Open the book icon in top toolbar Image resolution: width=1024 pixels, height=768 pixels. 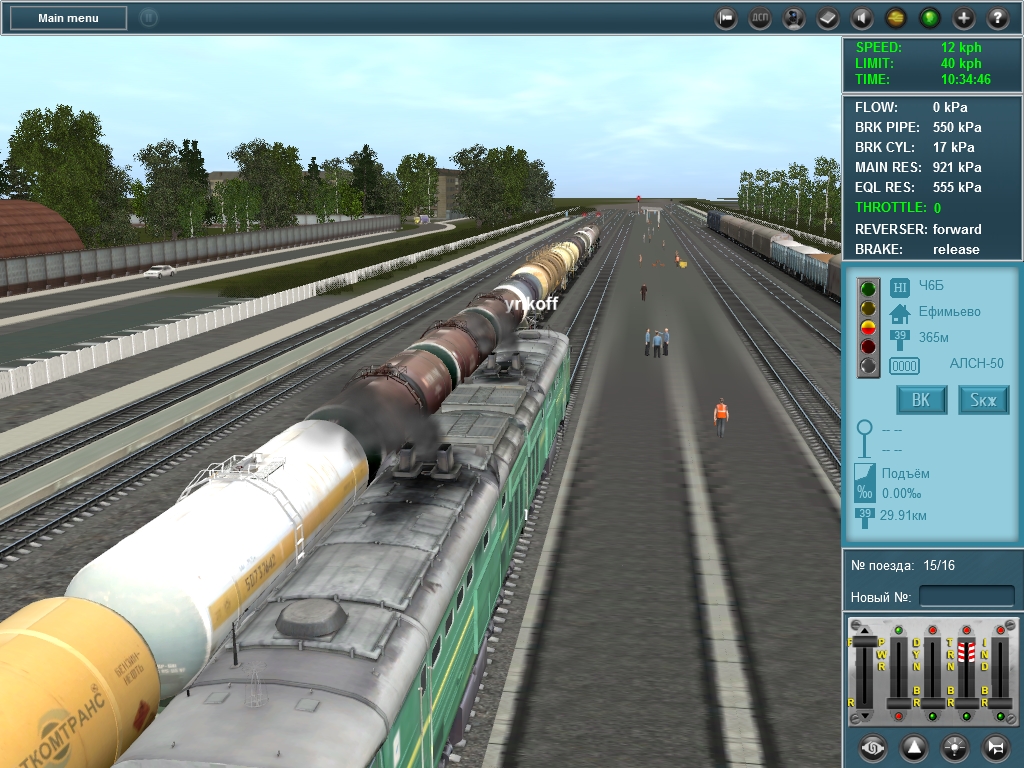[827, 18]
